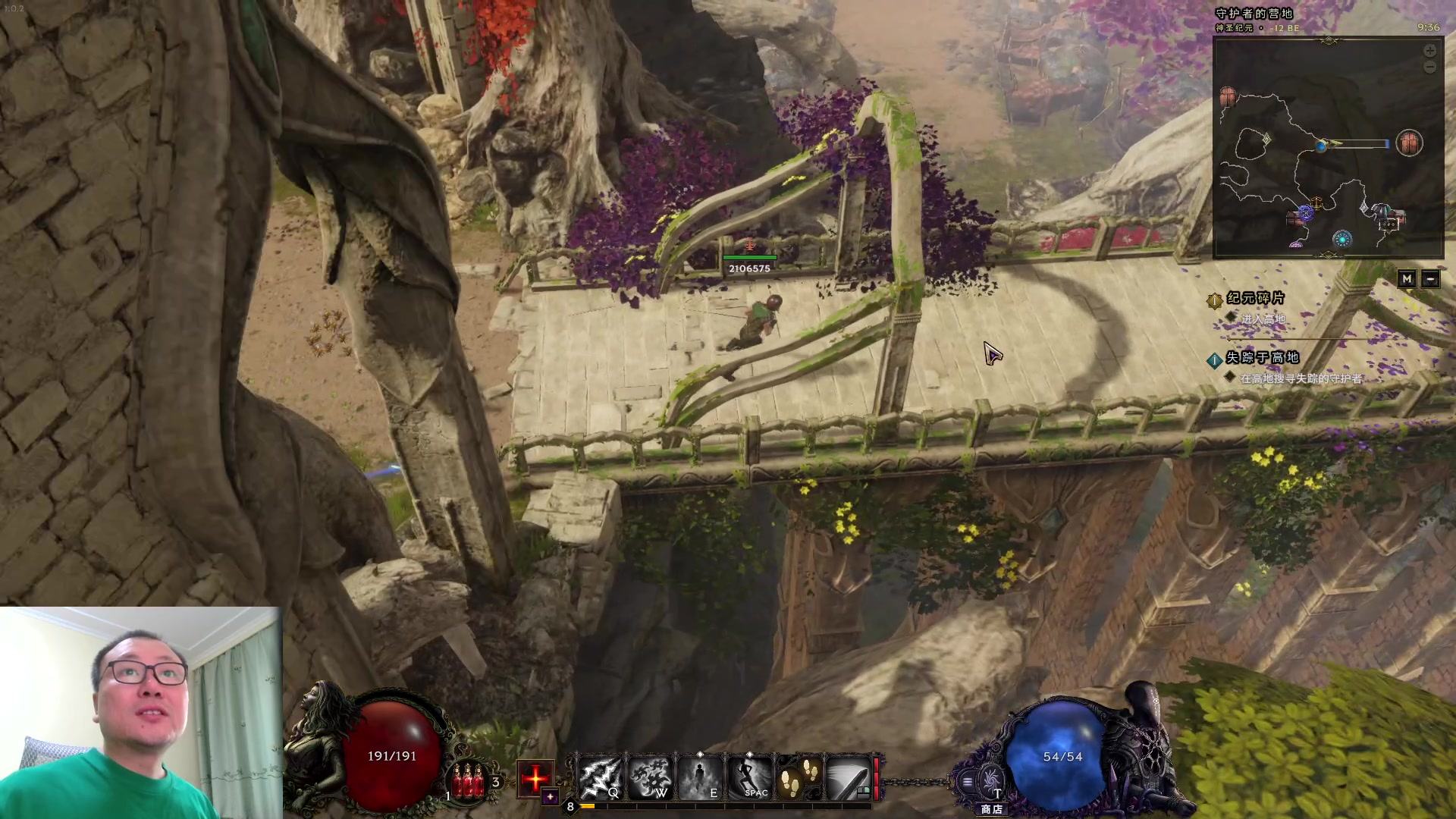Select the 纪元碎片 quest tracker entry

coord(1255,298)
